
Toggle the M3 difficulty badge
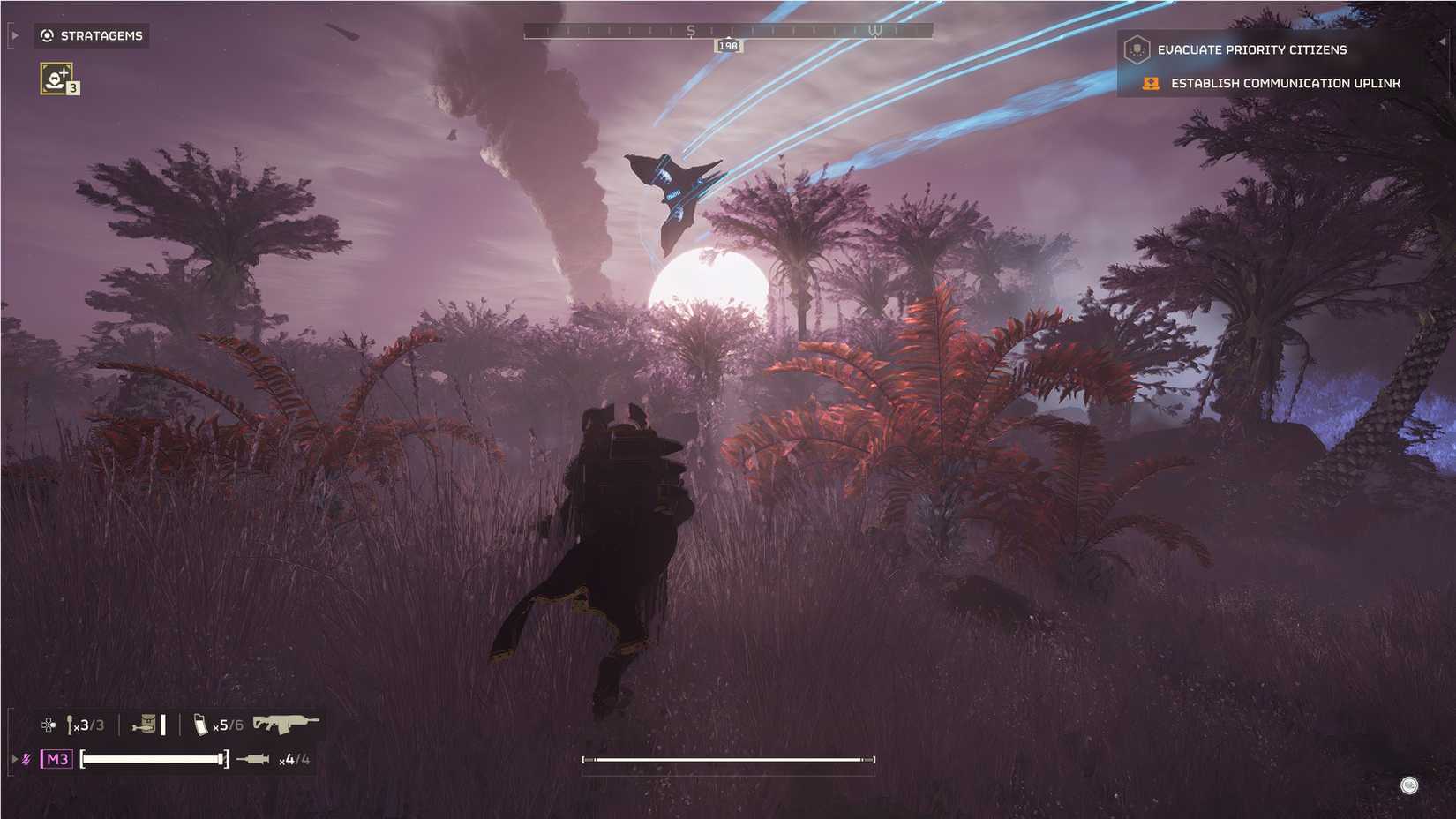(56, 759)
